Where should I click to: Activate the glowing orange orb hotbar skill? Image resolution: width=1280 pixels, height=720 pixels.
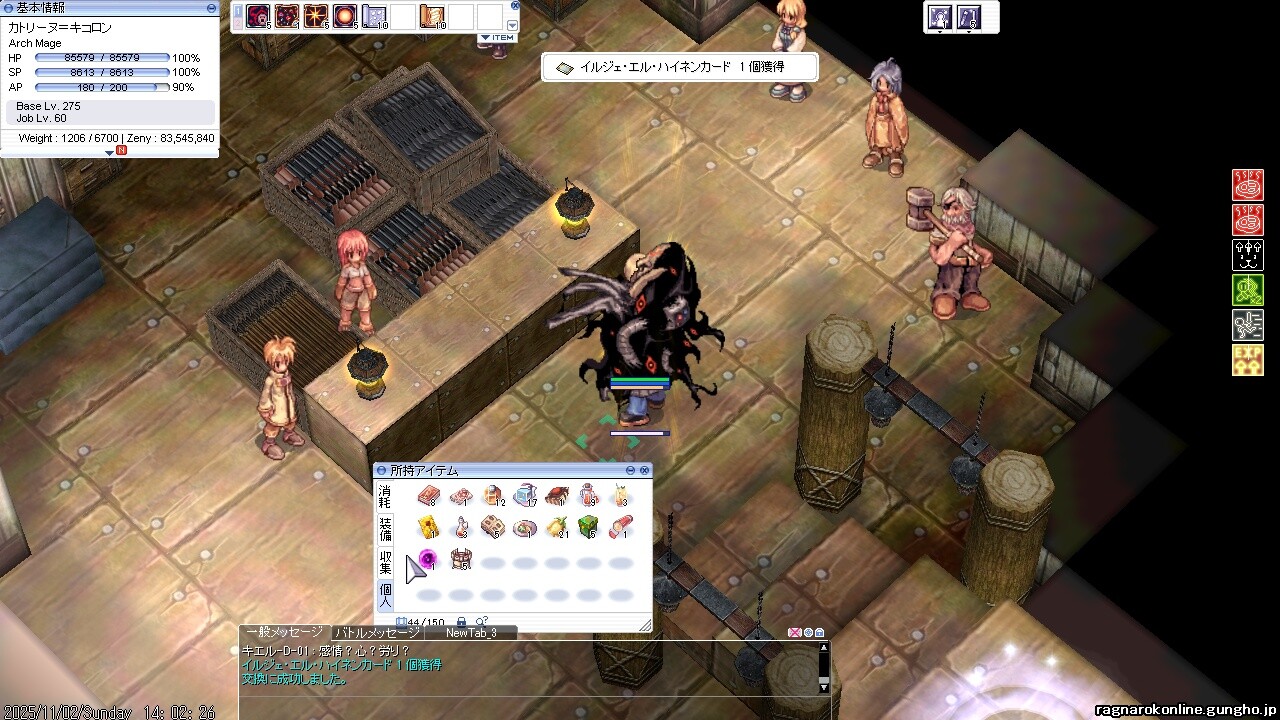[345, 16]
